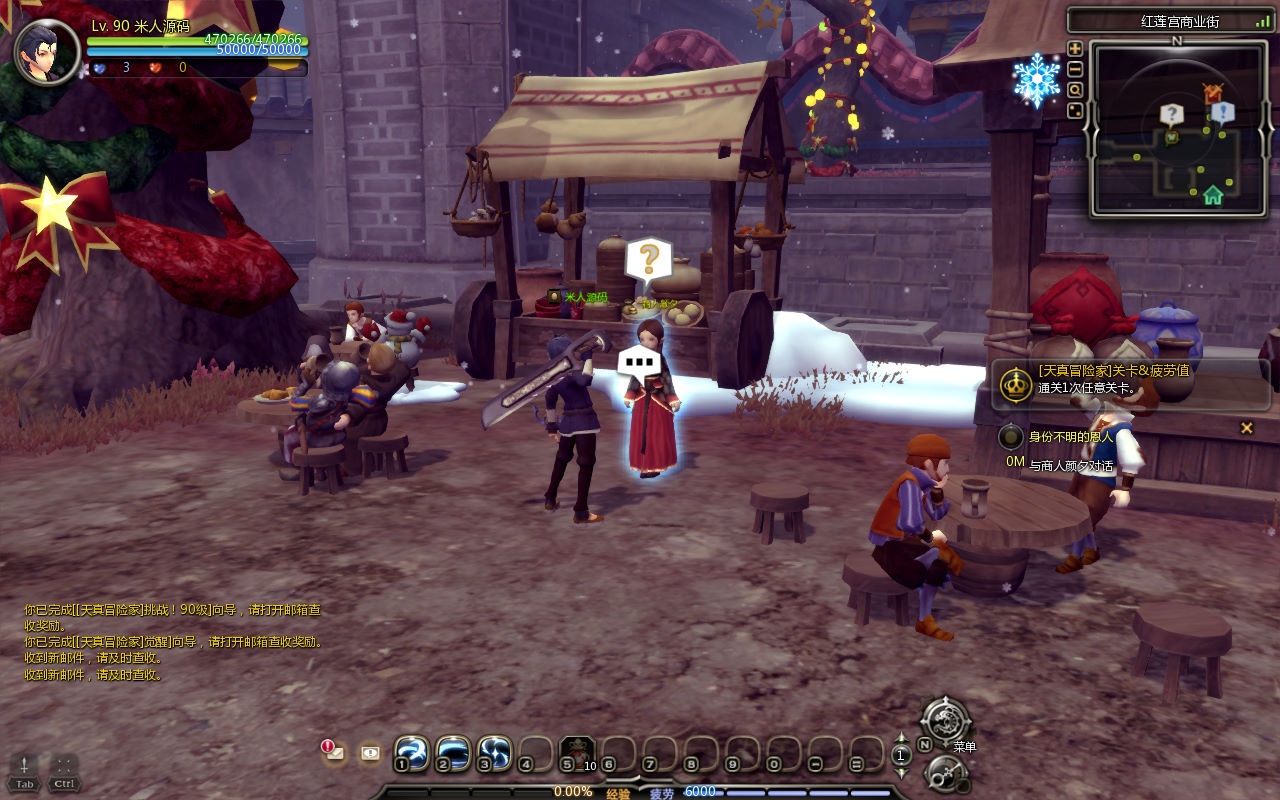This screenshot has width=1280, height=800.
Task: Activate the skill in hotbar slot 1
Action: 411,753
